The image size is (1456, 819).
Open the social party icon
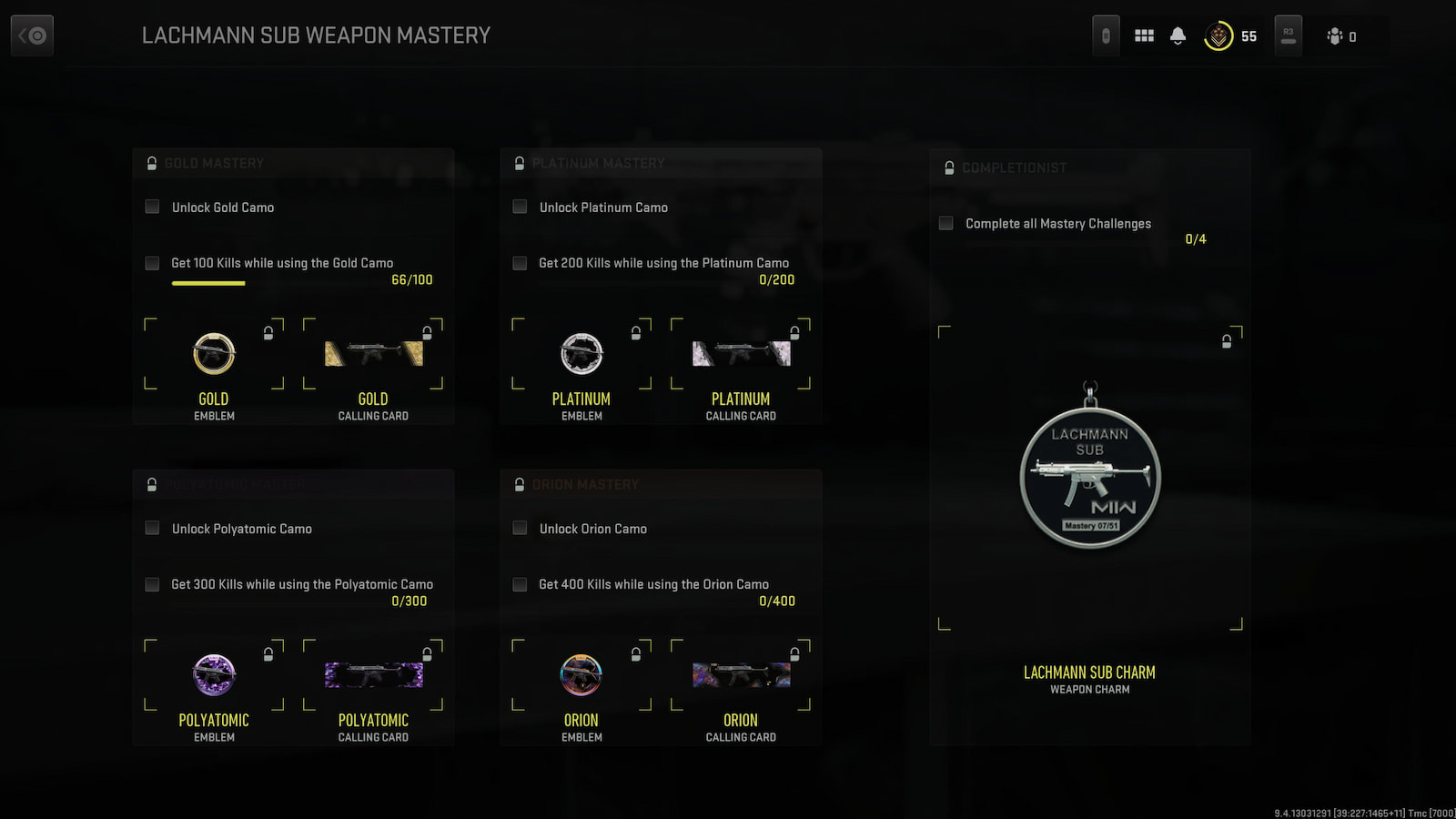click(x=1340, y=36)
